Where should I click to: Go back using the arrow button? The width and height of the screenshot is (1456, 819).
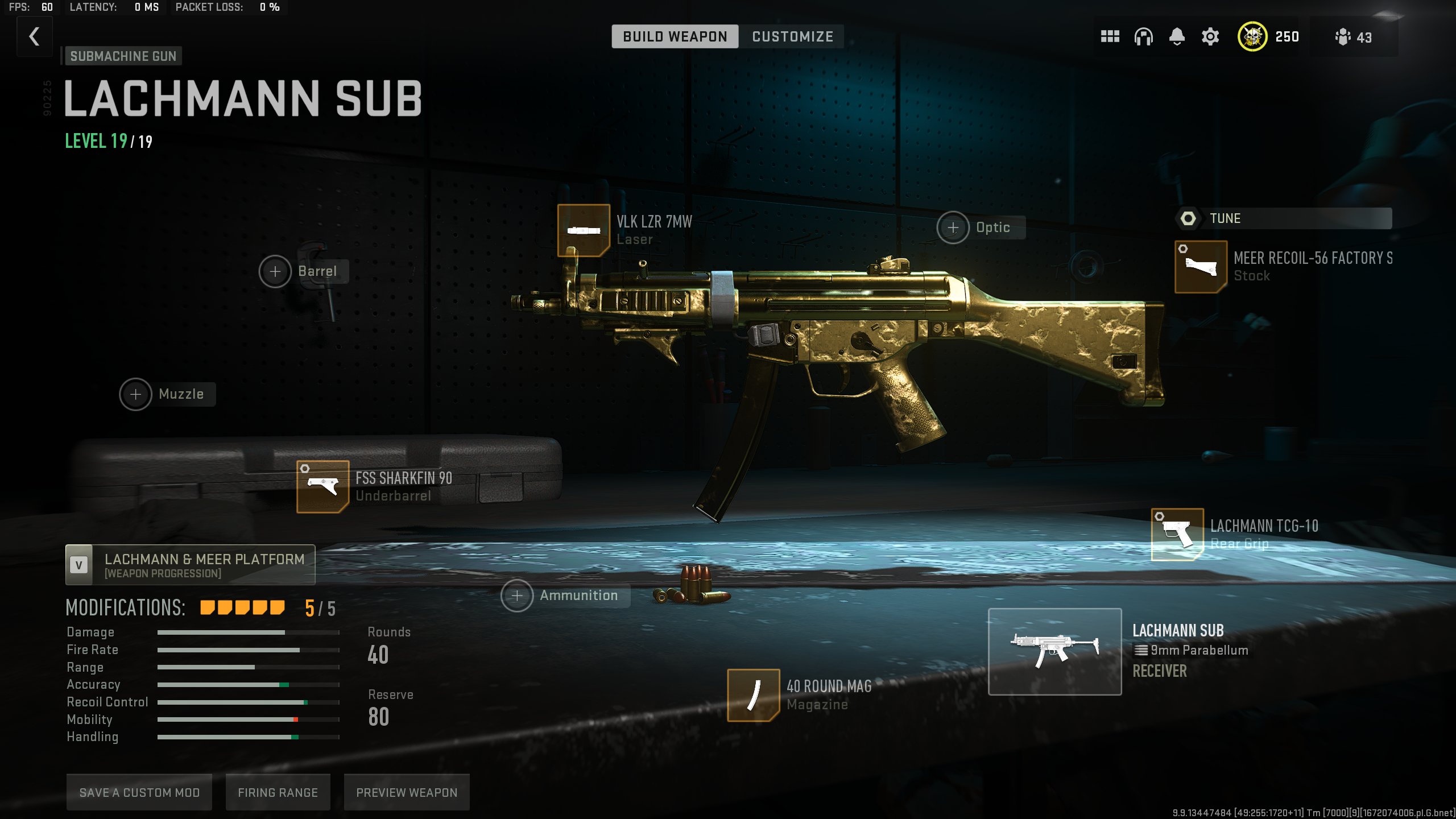point(35,37)
